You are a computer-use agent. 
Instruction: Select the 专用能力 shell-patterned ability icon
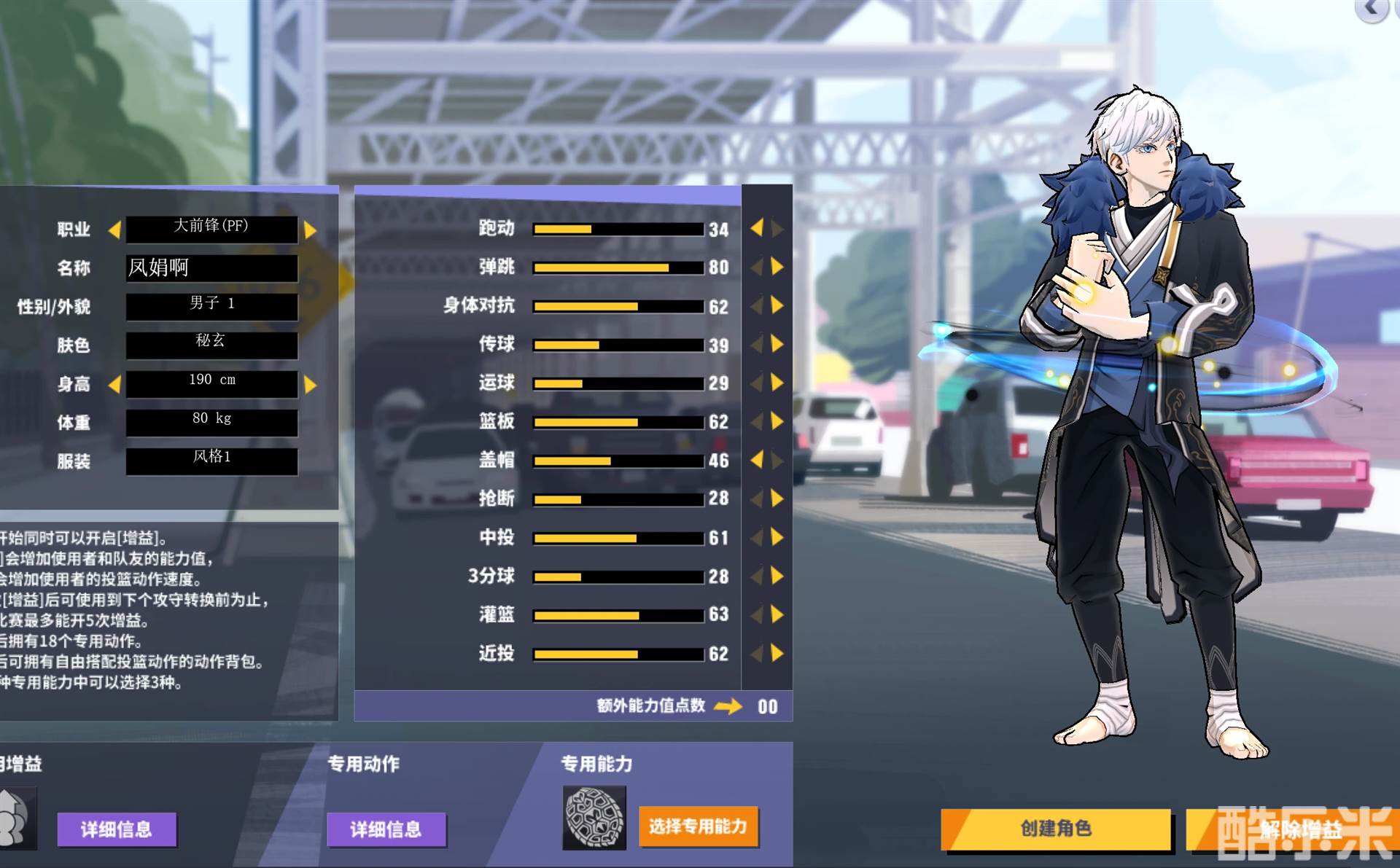click(594, 818)
